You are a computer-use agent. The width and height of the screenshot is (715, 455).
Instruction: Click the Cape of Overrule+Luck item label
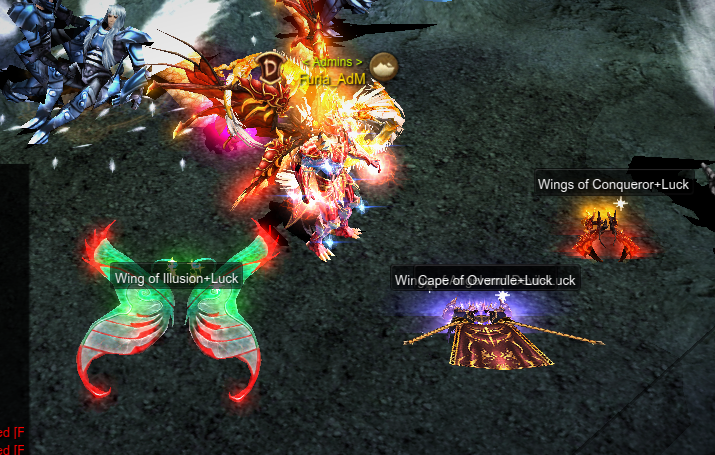pos(484,280)
